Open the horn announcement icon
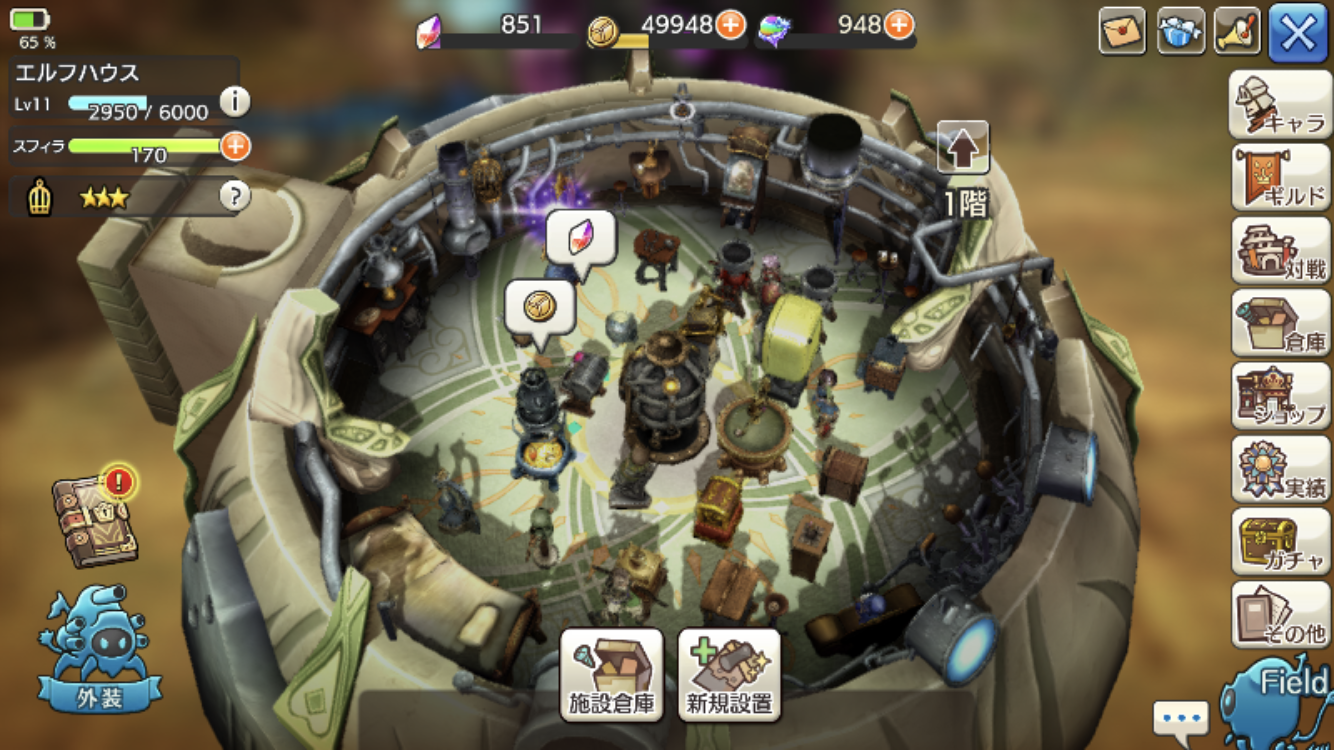Viewport: 1334px width, 750px height. (1238, 31)
